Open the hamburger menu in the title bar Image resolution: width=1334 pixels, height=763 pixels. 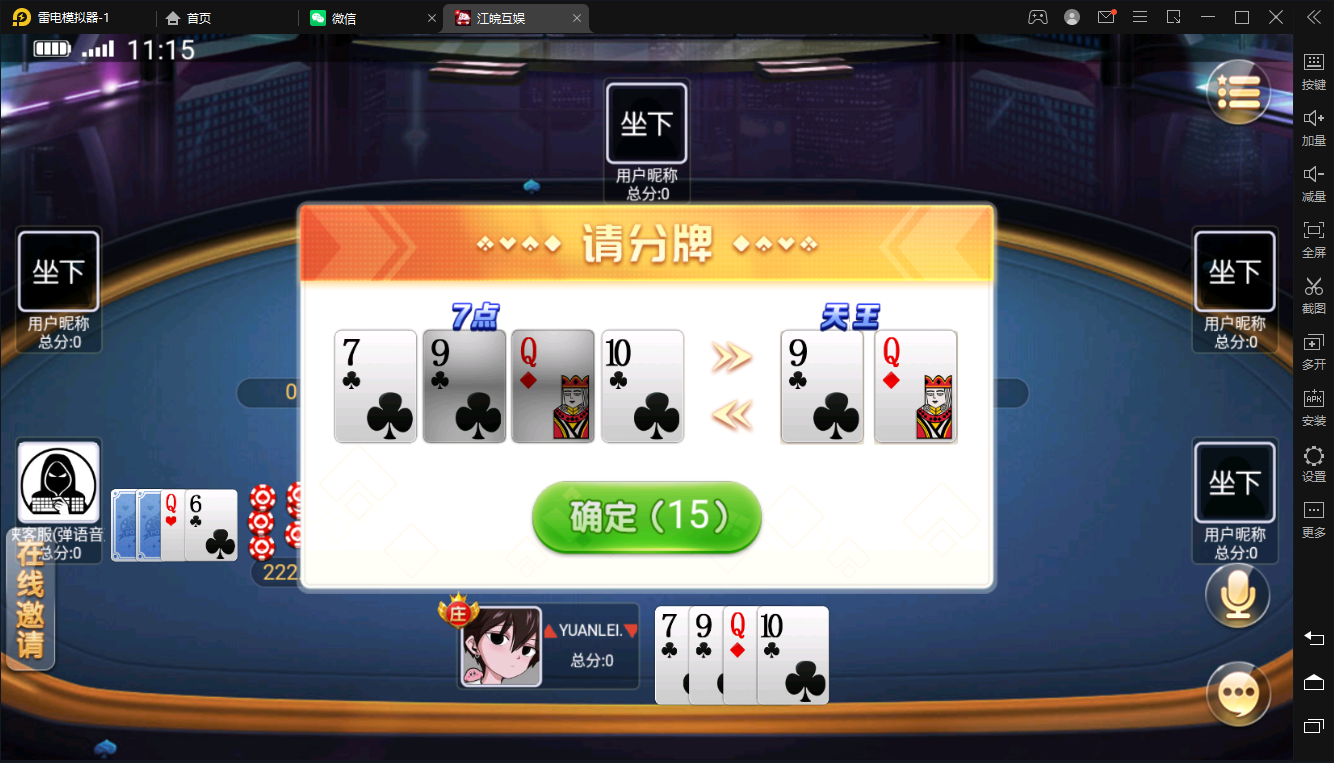point(1139,17)
